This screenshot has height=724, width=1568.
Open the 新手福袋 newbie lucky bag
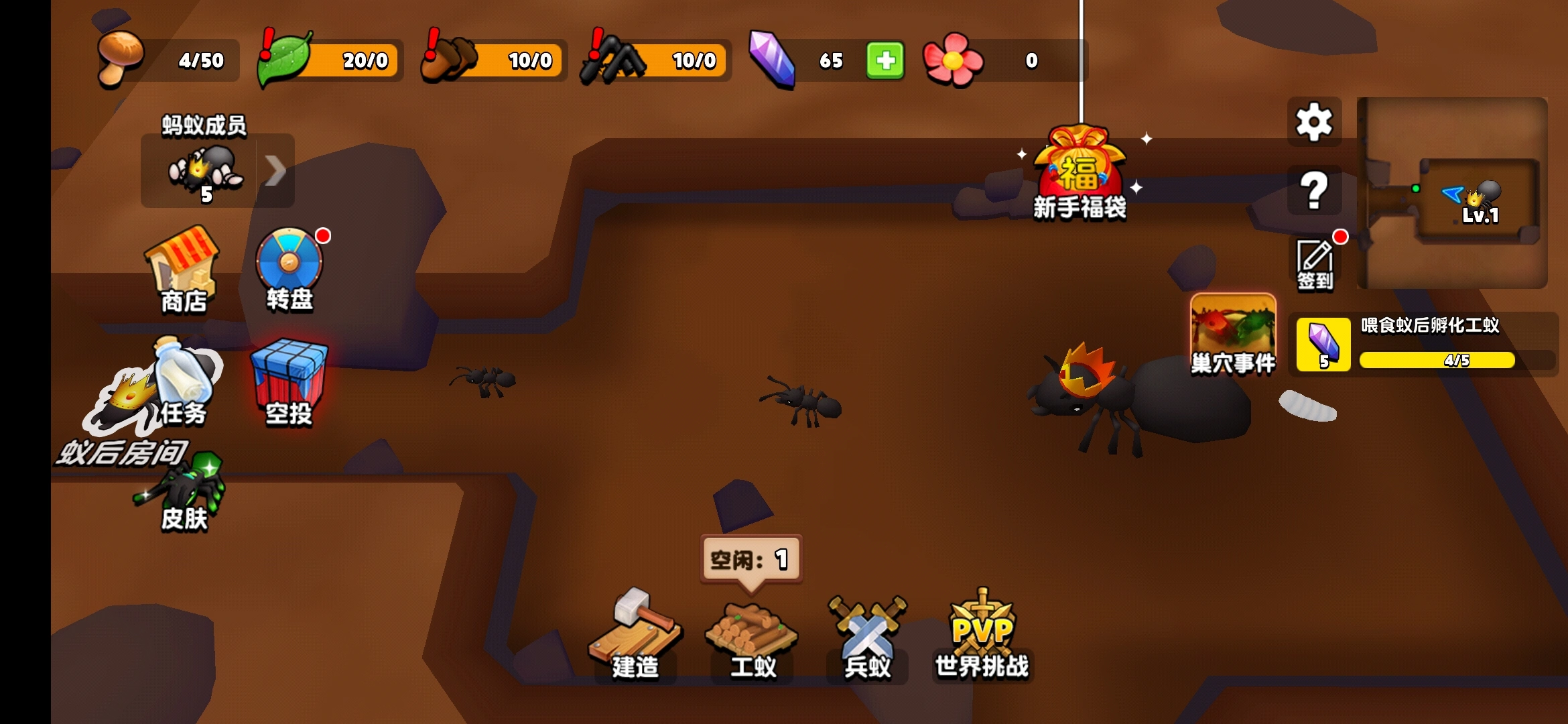click(x=1079, y=176)
